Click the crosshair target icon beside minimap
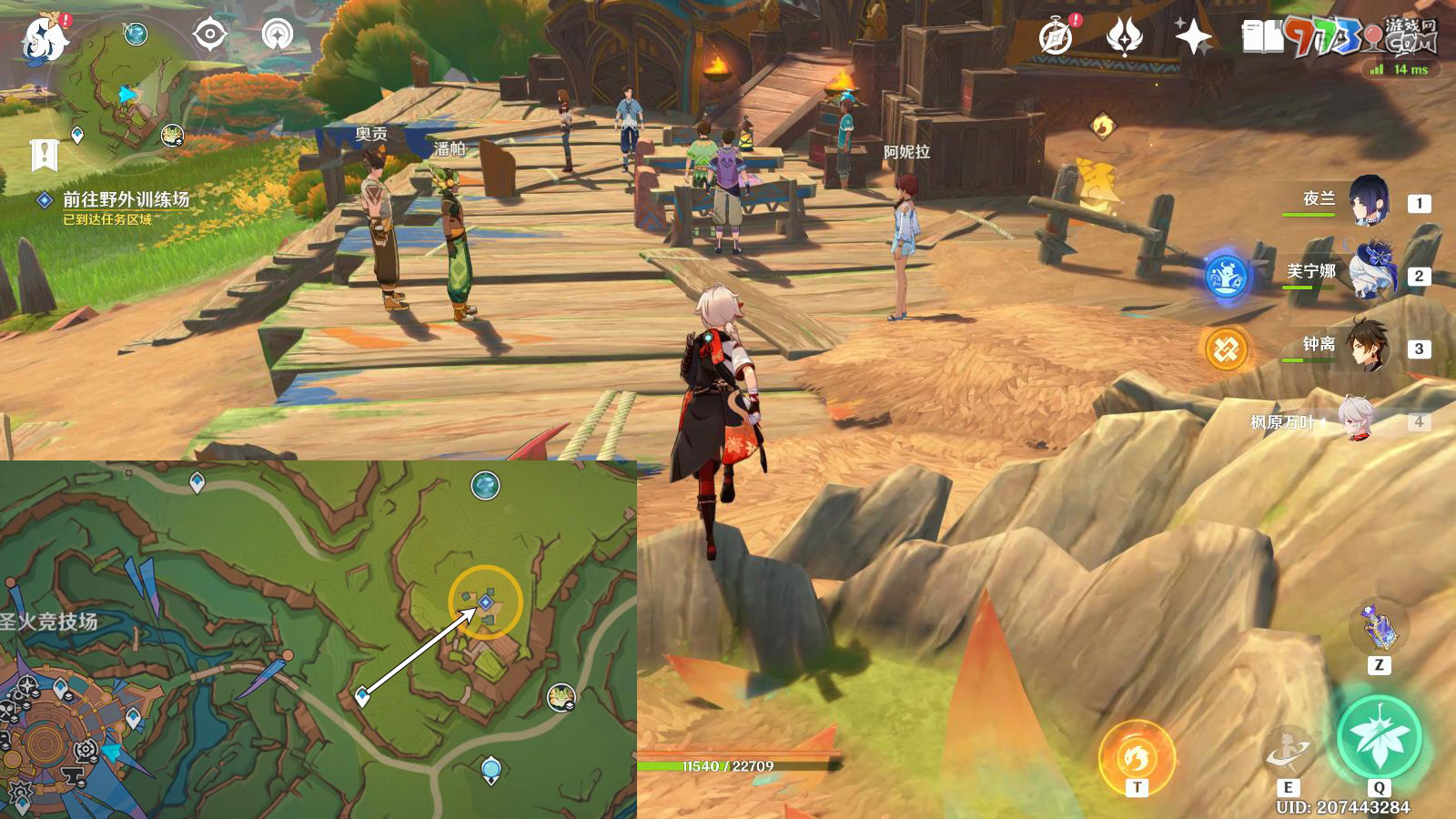The width and height of the screenshot is (1456, 819). (209, 35)
